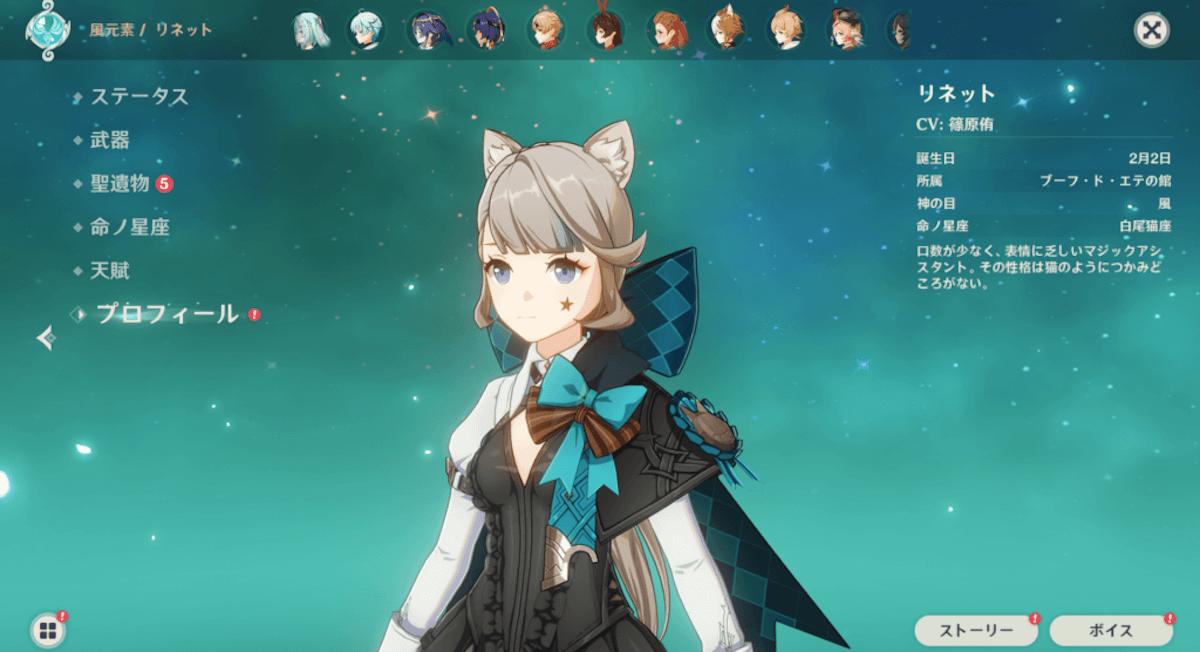Open the ボイス voice lines button
The height and width of the screenshot is (652, 1200).
point(1110,630)
